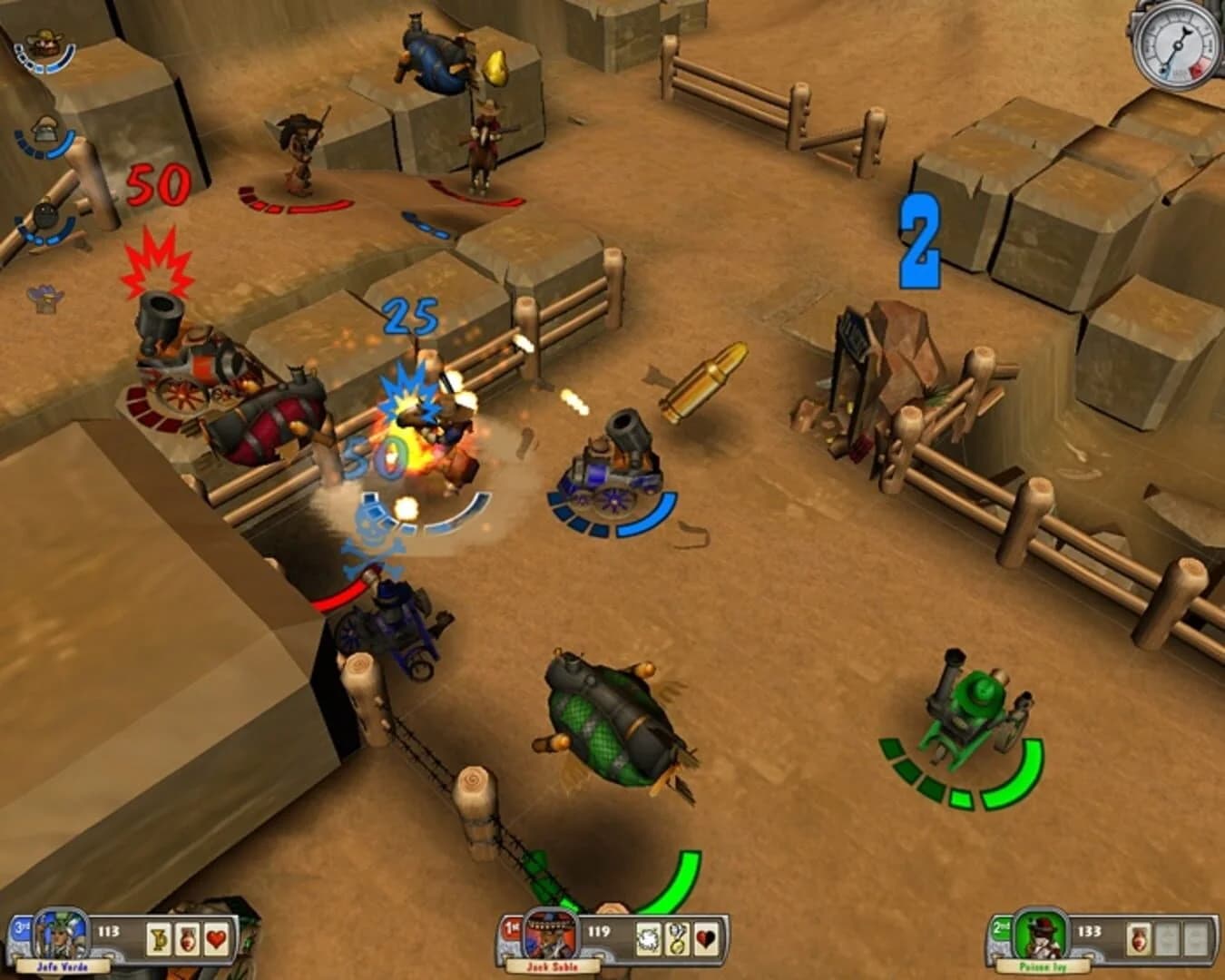Use the heart health card in Jefe Verde's panel
This screenshot has height=980, width=1225.
(216, 940)
